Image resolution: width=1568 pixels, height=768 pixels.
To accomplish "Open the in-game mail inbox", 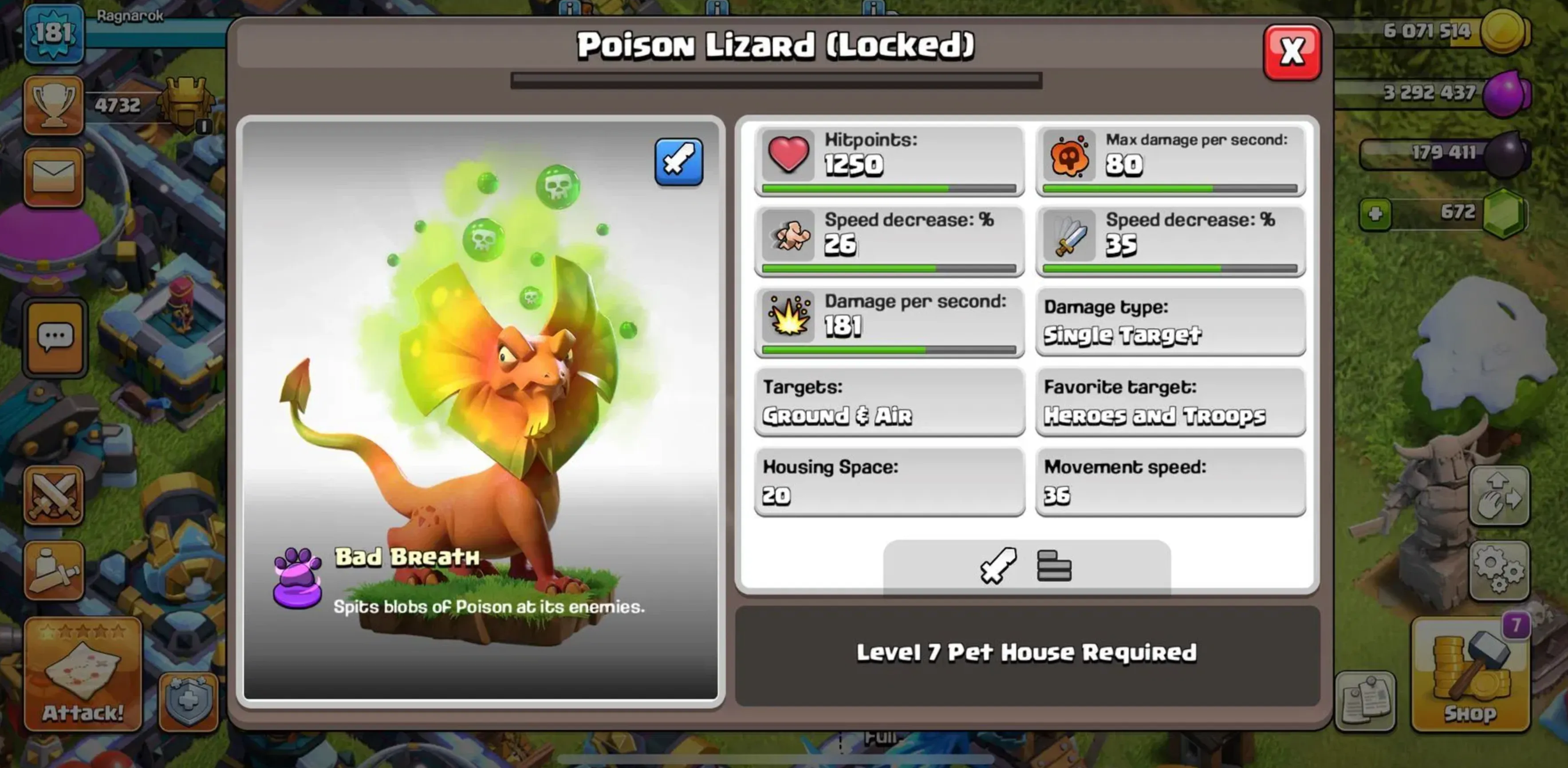I will pyautogui.click(x=55, y=176).
